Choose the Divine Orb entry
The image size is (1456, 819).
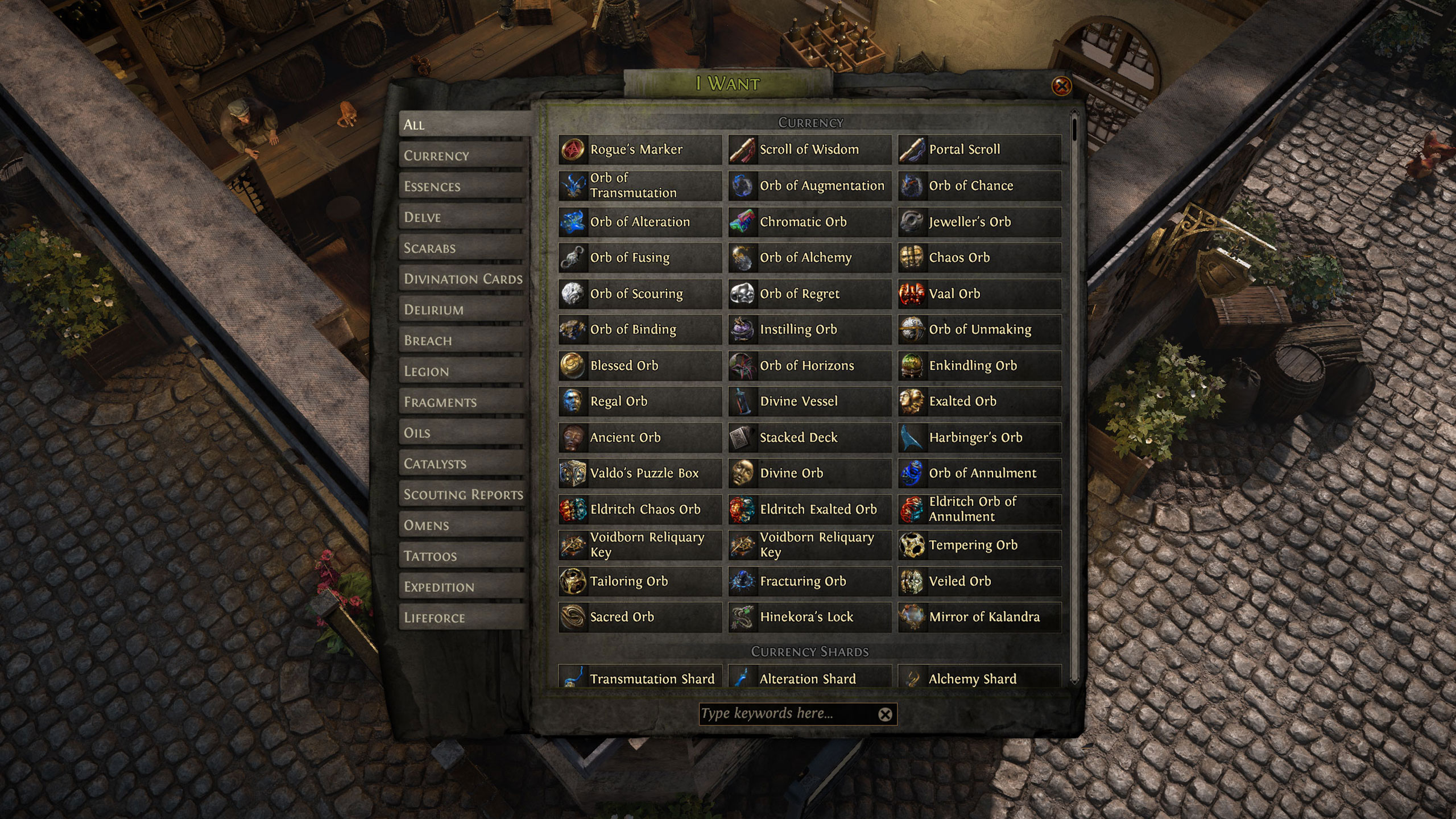(809, 473)
